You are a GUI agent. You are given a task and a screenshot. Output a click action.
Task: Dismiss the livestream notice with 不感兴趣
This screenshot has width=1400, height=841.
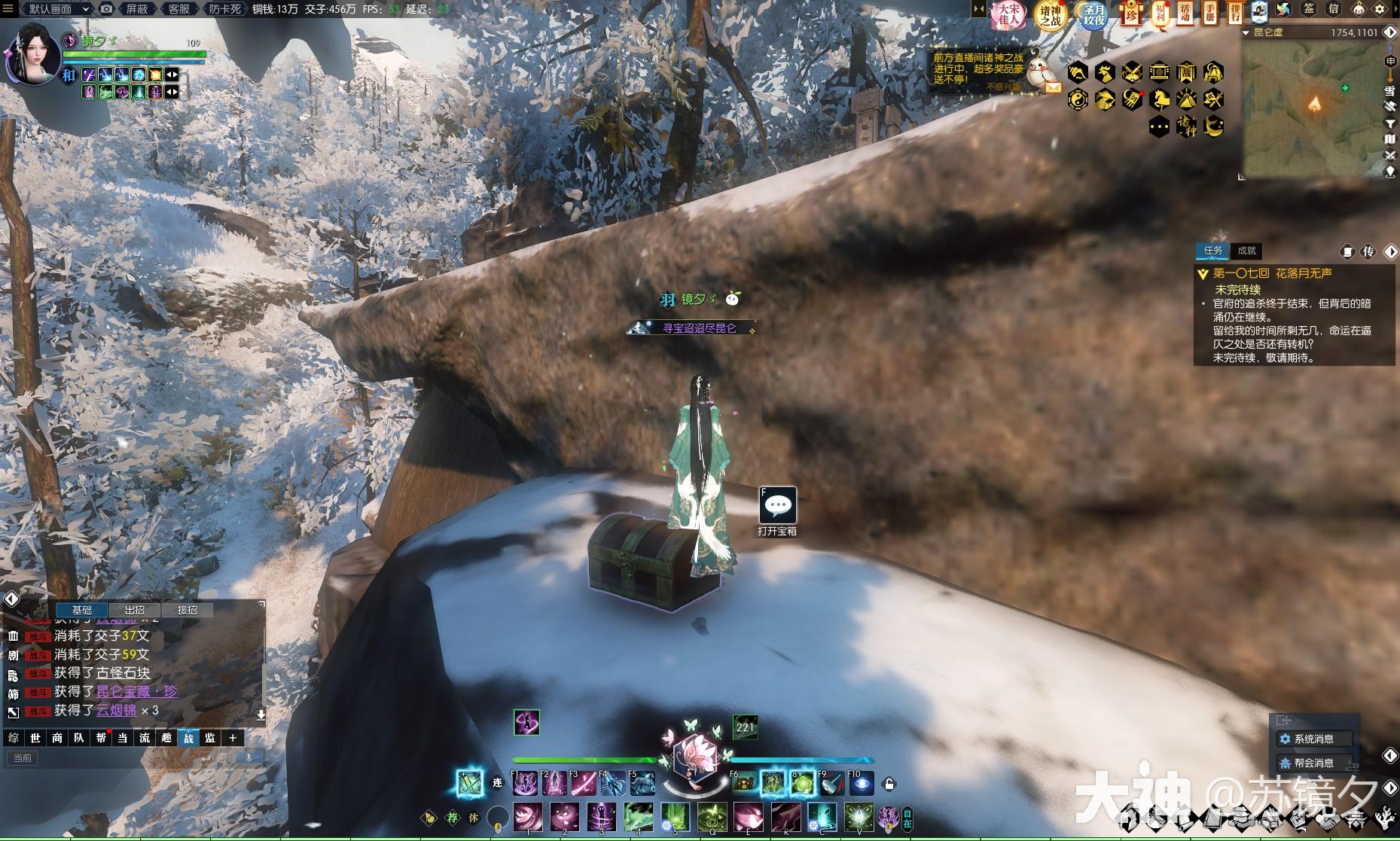coord(1003,87)
